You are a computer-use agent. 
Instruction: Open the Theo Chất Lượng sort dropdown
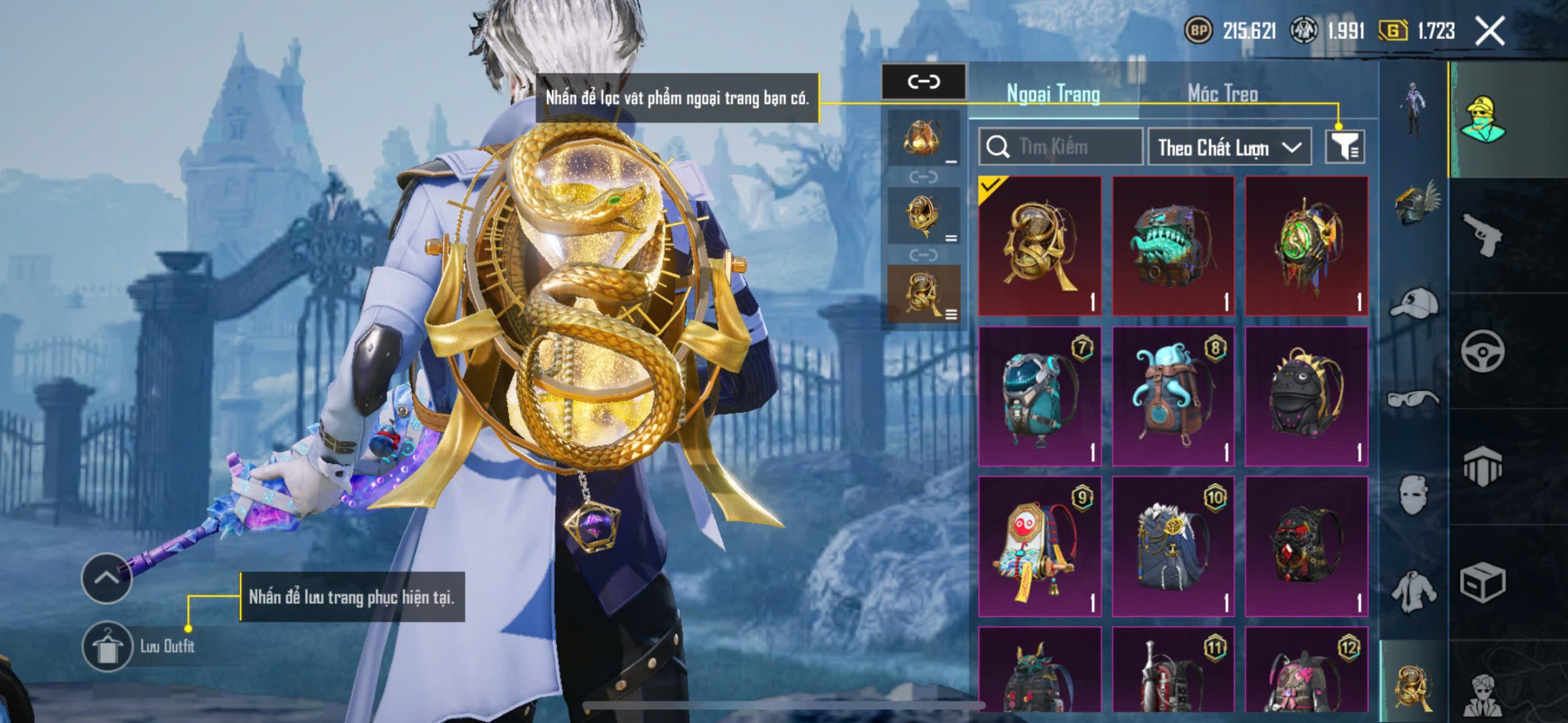click(1229, 147)
